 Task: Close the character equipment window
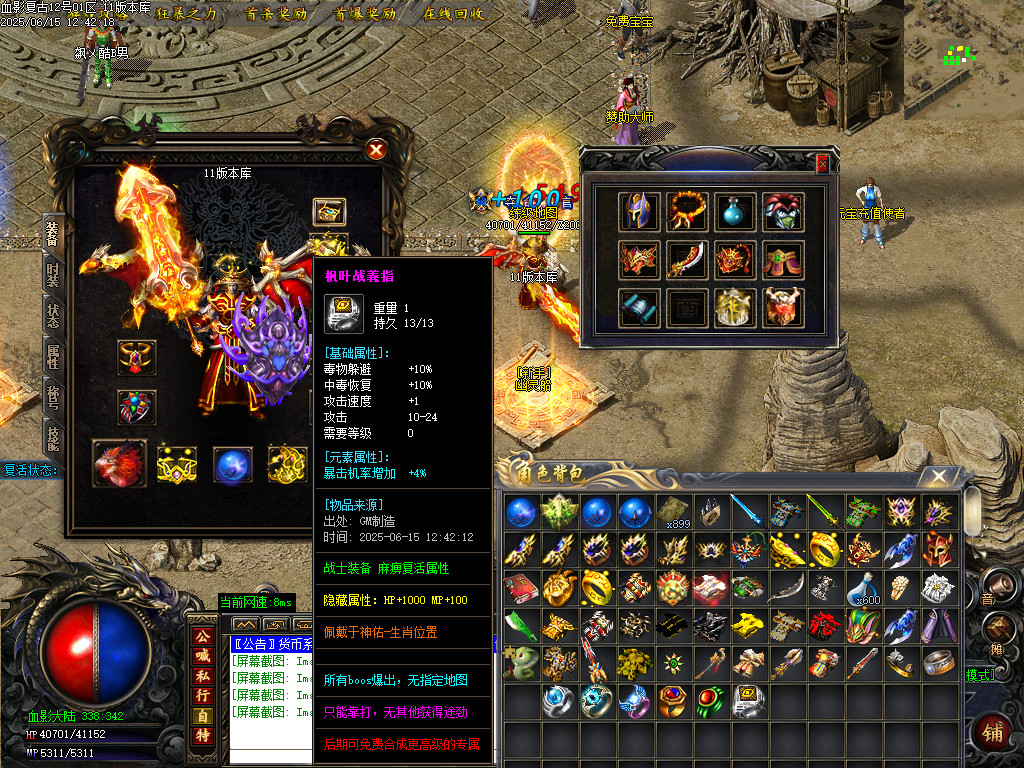point(376,150)
